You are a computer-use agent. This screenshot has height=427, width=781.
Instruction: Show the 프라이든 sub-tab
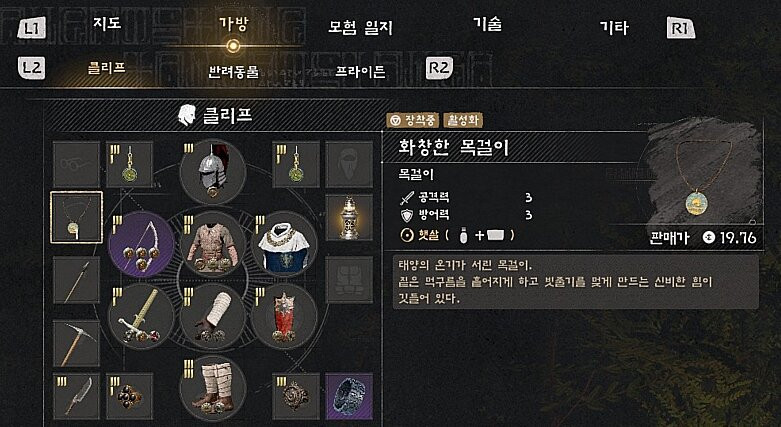pos(360,72)
